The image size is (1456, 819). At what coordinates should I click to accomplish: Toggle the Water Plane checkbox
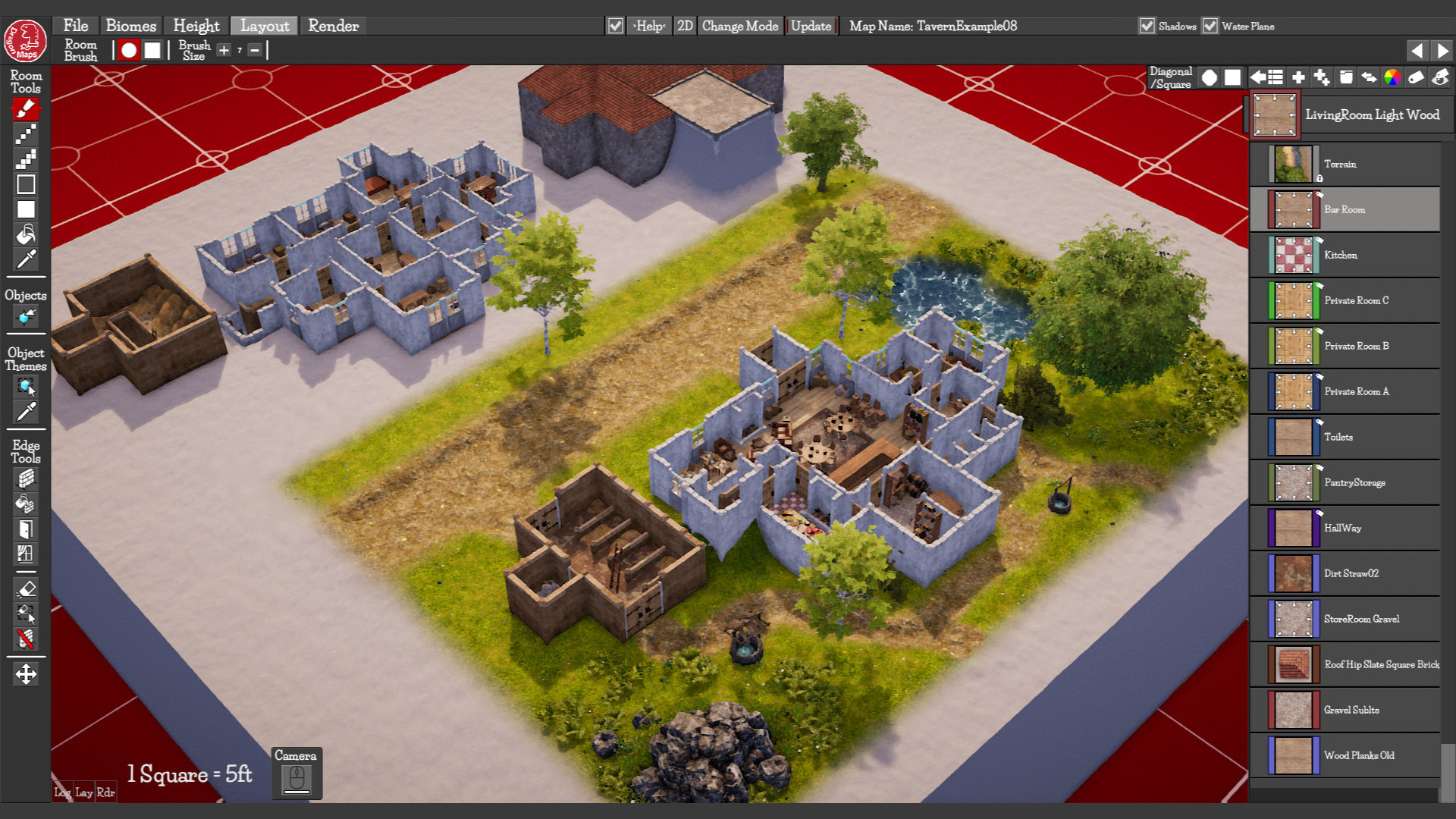(1210, 25)
